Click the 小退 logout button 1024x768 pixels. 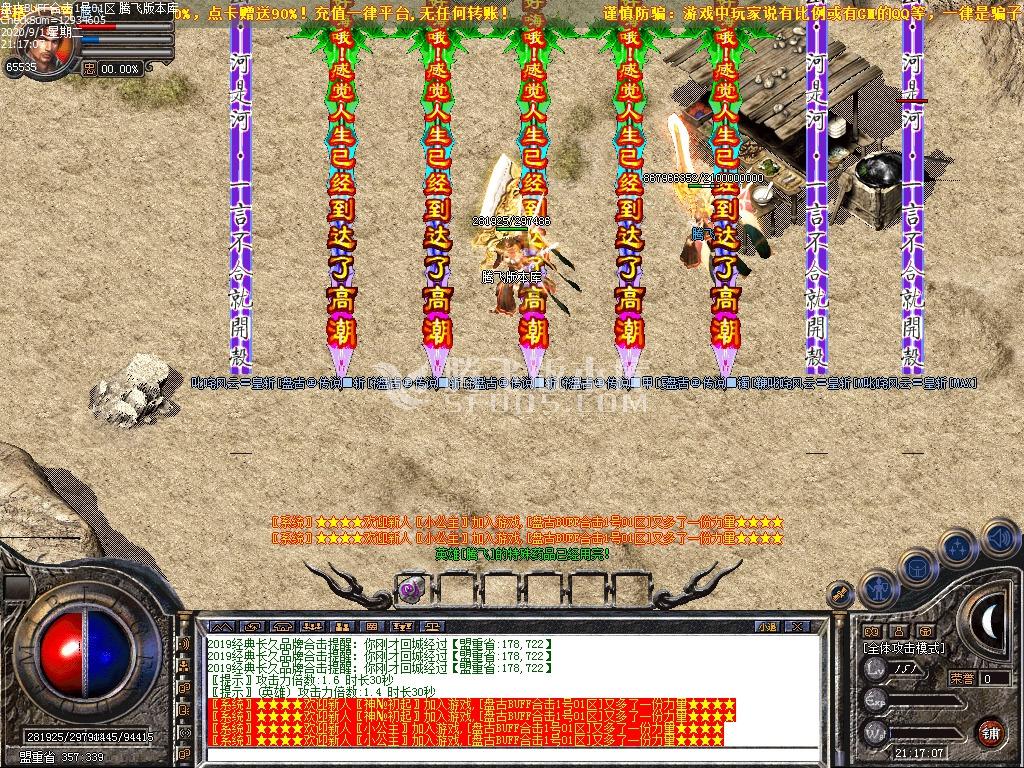pyautogui.click(x=767, y=626)
